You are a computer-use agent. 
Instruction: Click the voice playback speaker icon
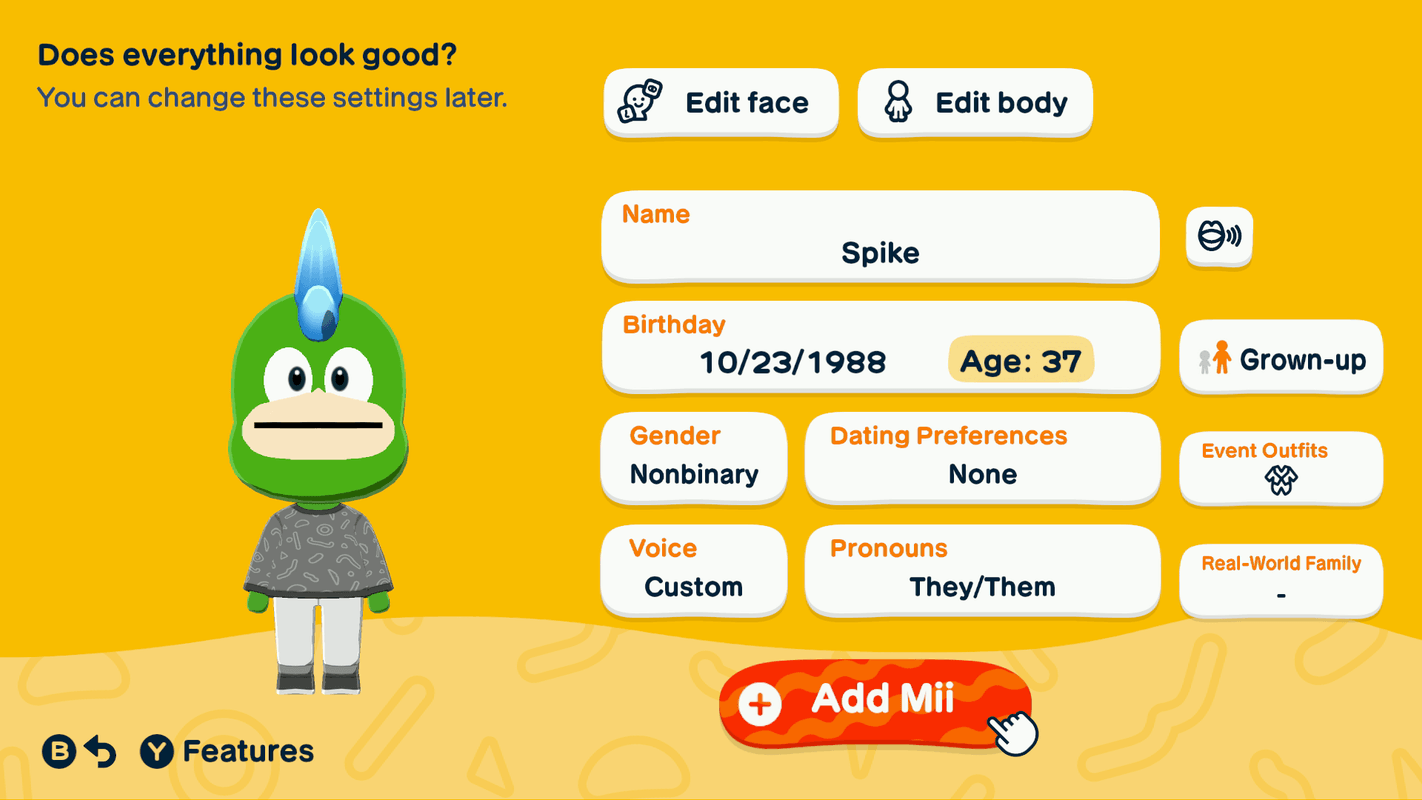(x=1218, y=237)
